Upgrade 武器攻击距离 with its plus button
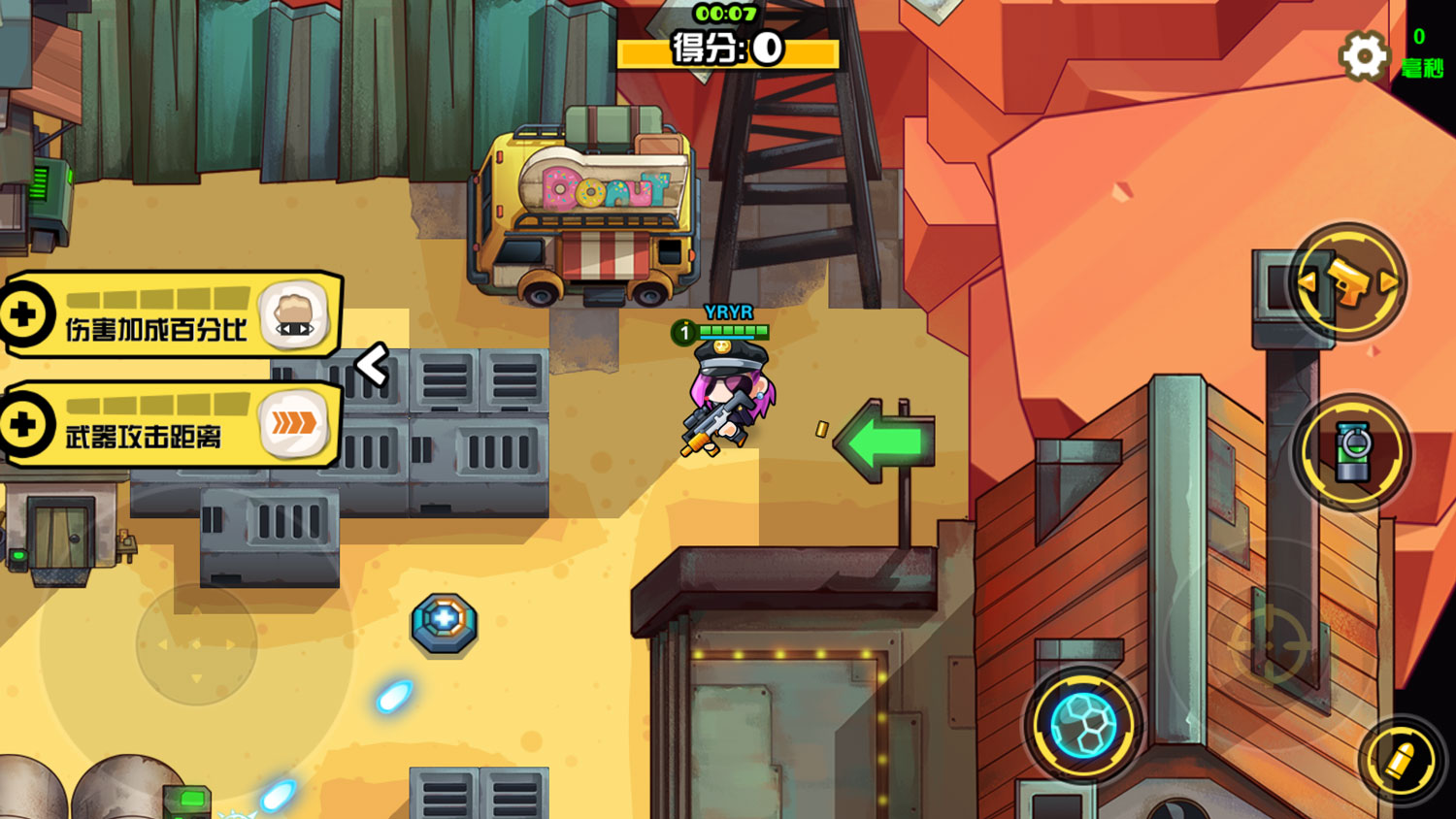 point(24,424)
